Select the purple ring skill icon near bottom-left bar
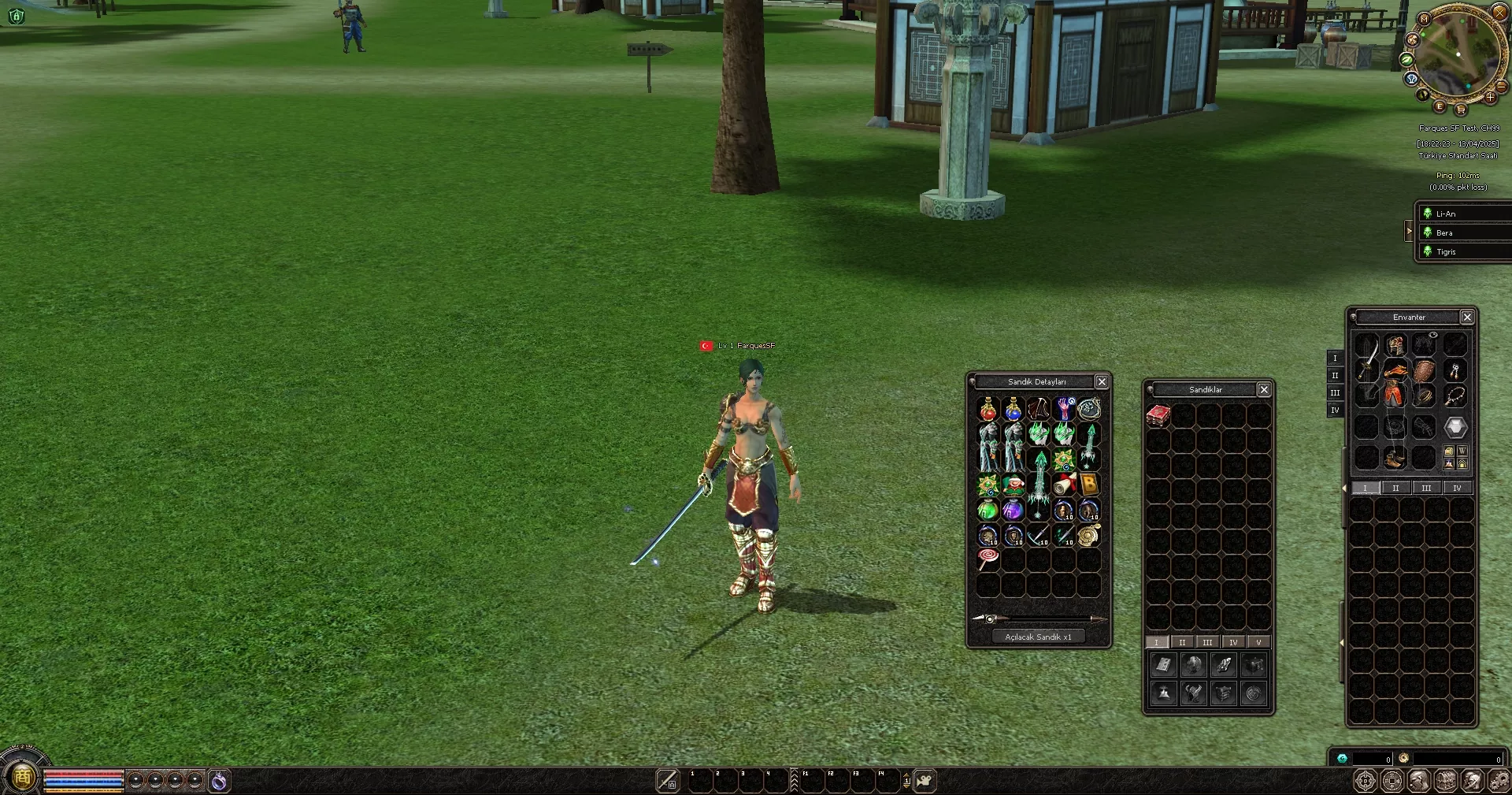This screenshot has height=795, width=1512. [x=220, y=781]
